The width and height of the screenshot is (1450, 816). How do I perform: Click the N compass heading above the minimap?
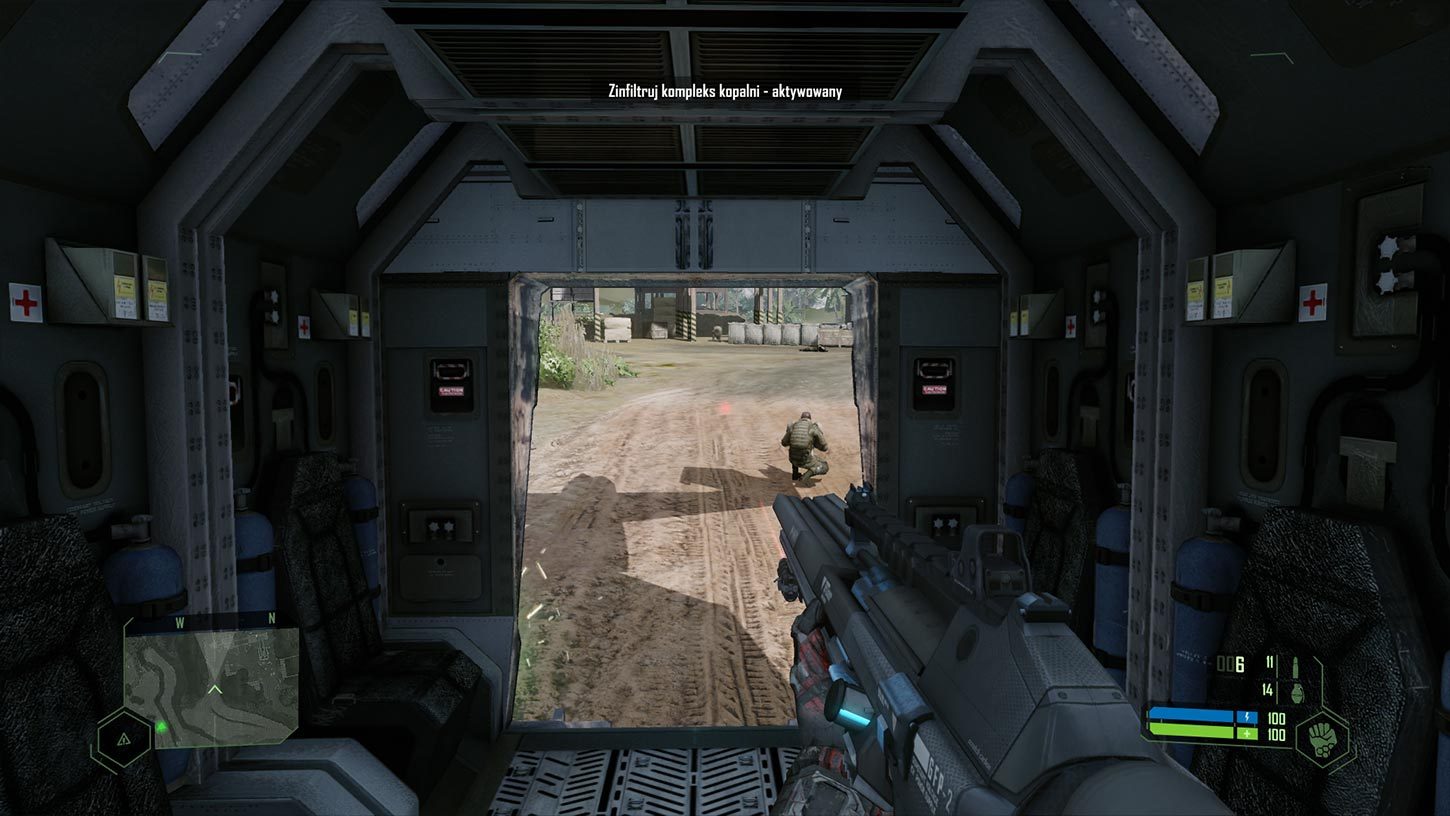pyautogui.click(x=271, y=618)
